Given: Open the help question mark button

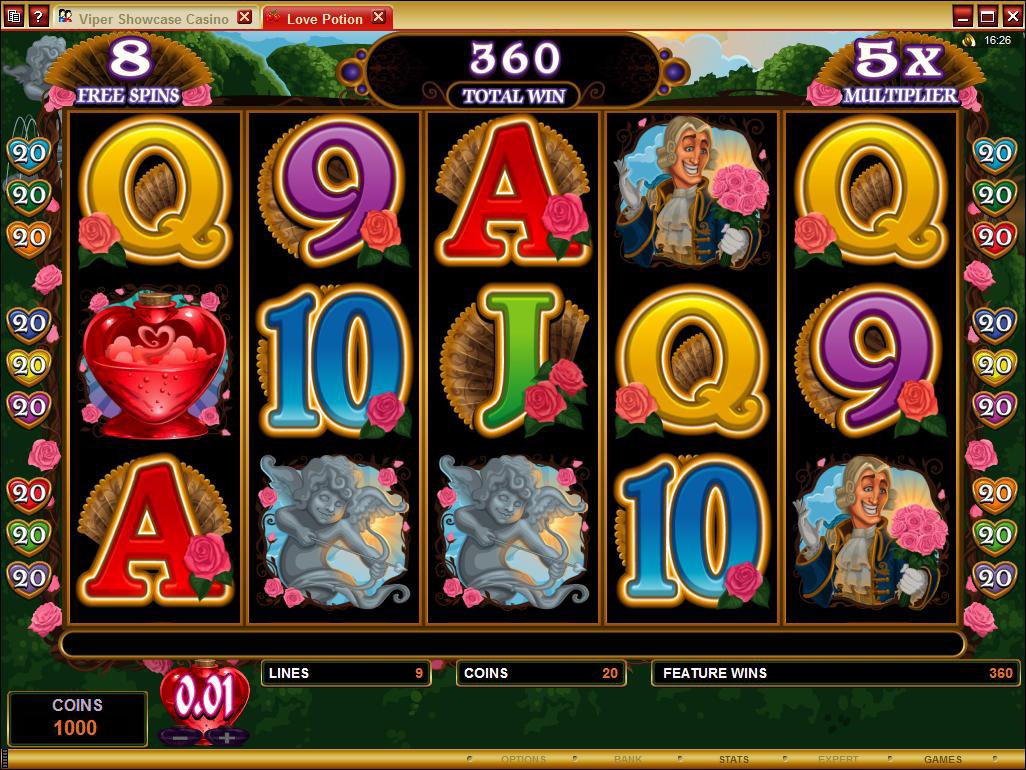Looking at the screenshot, I should tap(38, 17).
